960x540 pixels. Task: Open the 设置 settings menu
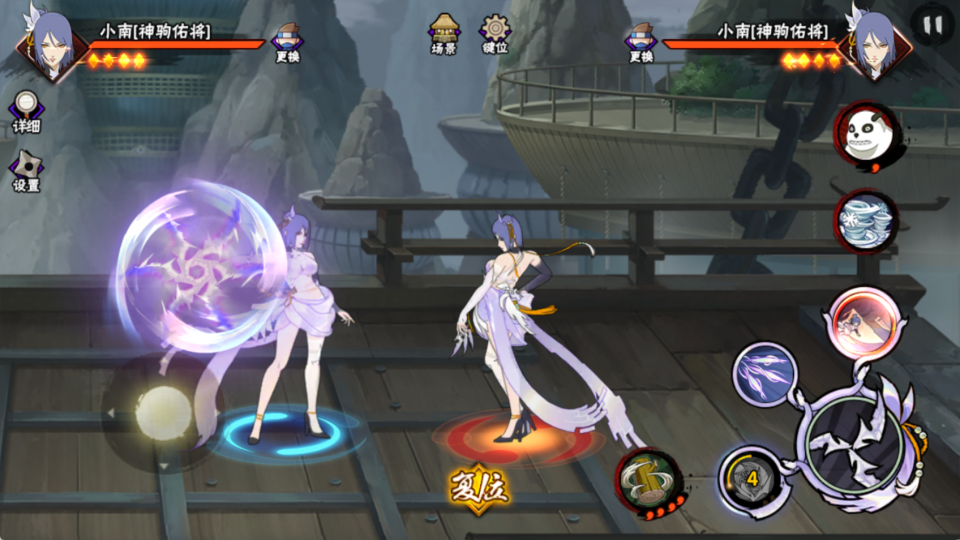click(26, 171)
